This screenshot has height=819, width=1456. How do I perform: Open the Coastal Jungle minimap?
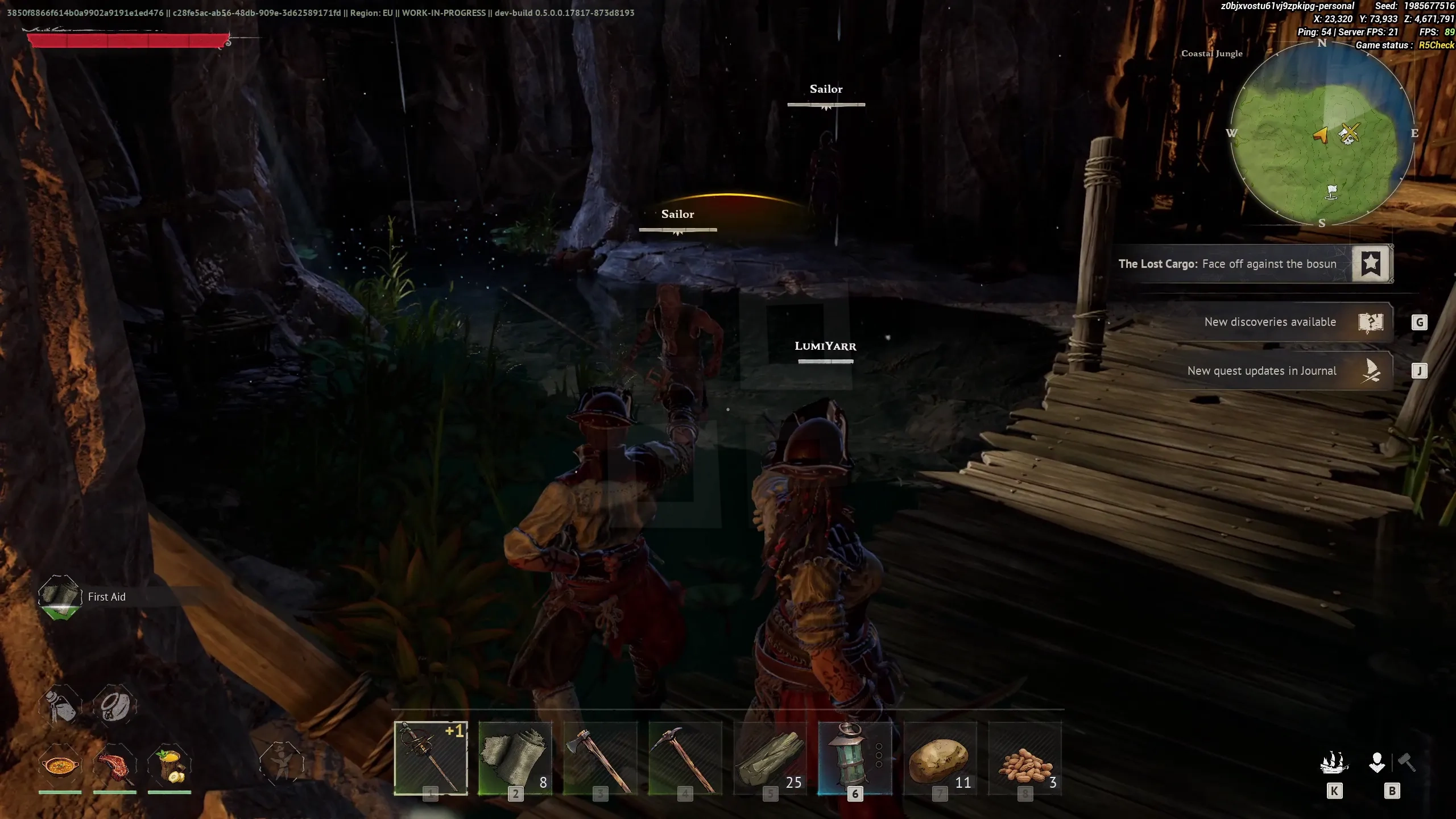tap(1322, 134)
